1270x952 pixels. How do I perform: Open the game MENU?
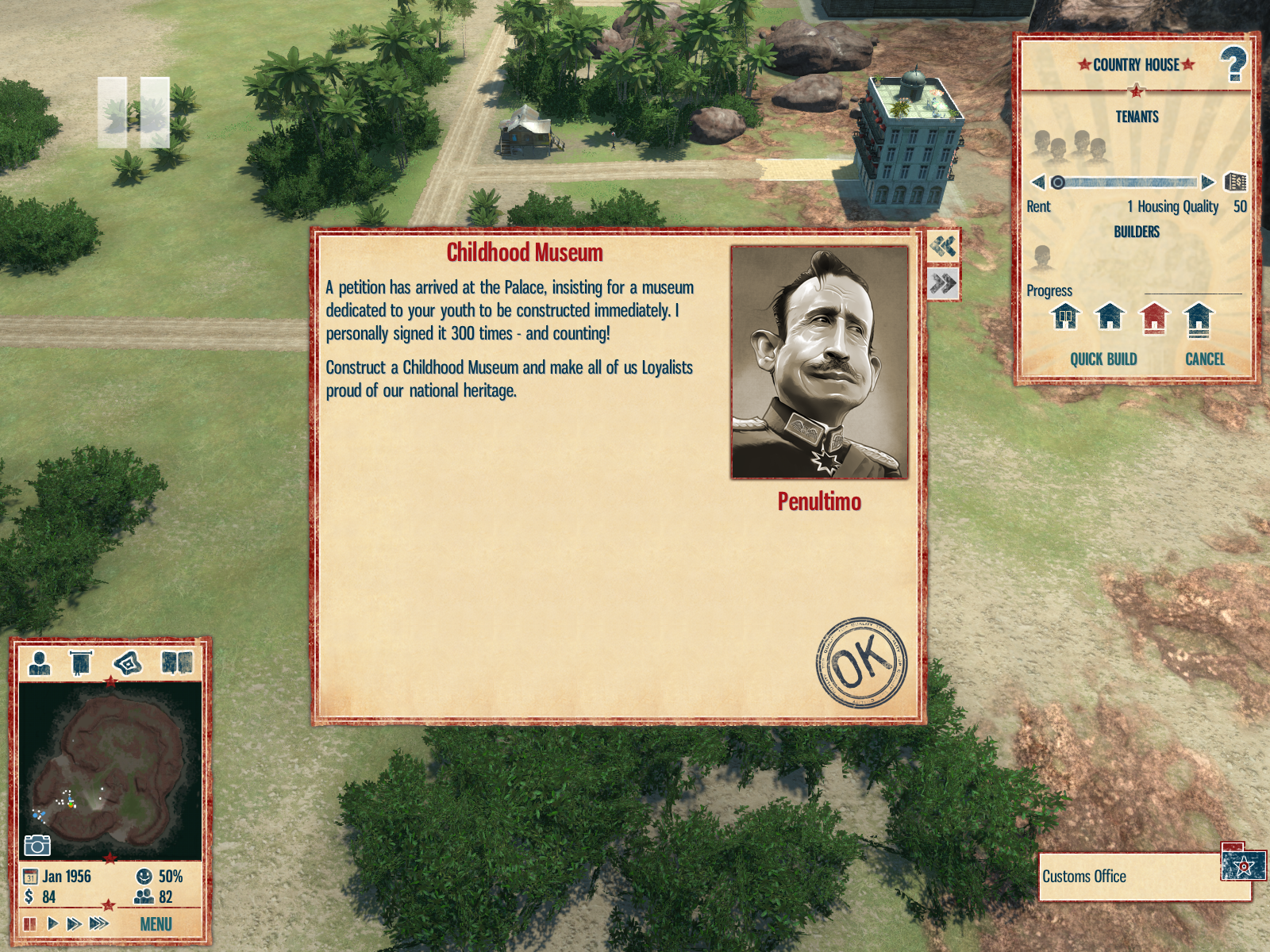coord(156,924)
